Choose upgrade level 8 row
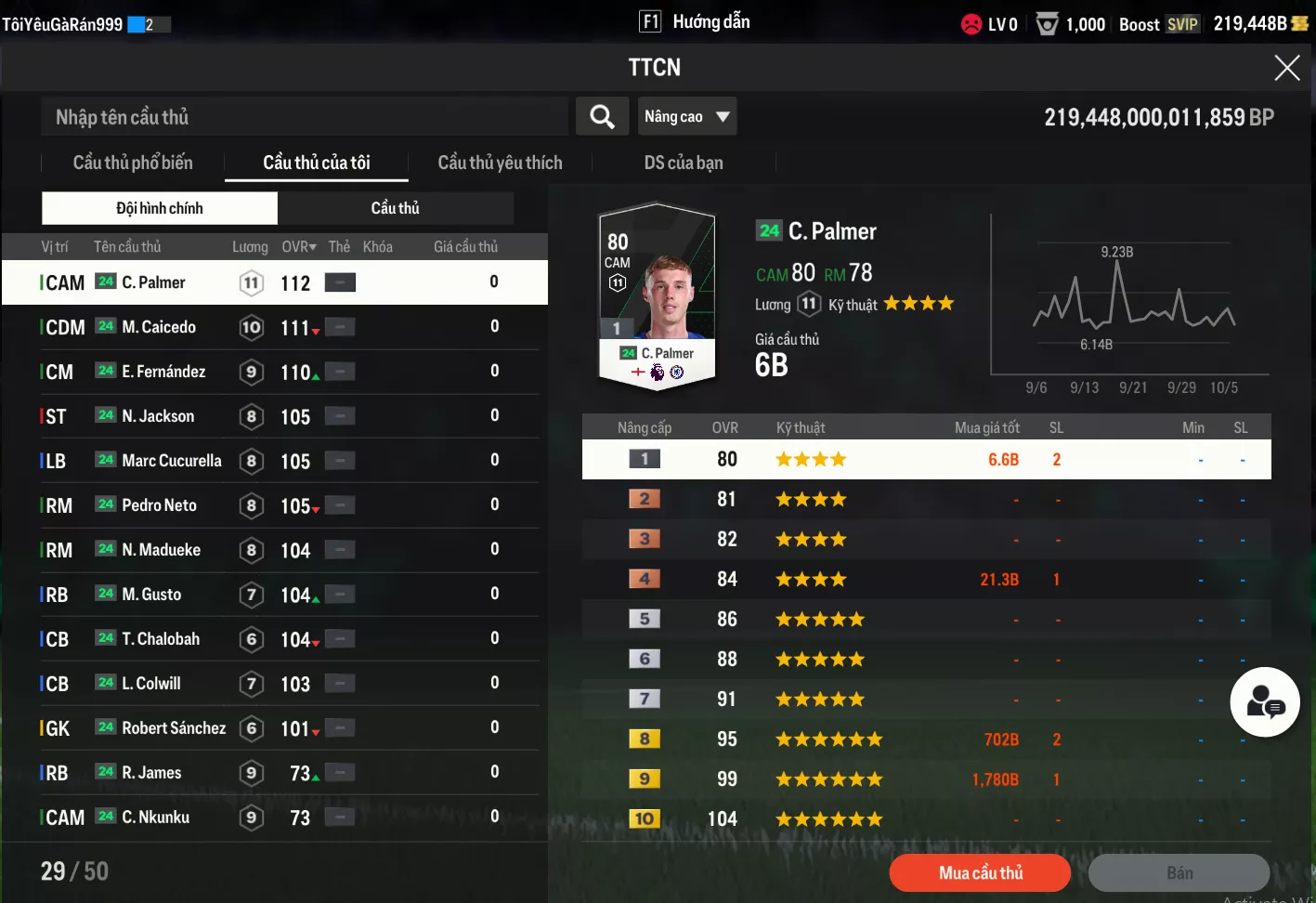 (926, 739)
